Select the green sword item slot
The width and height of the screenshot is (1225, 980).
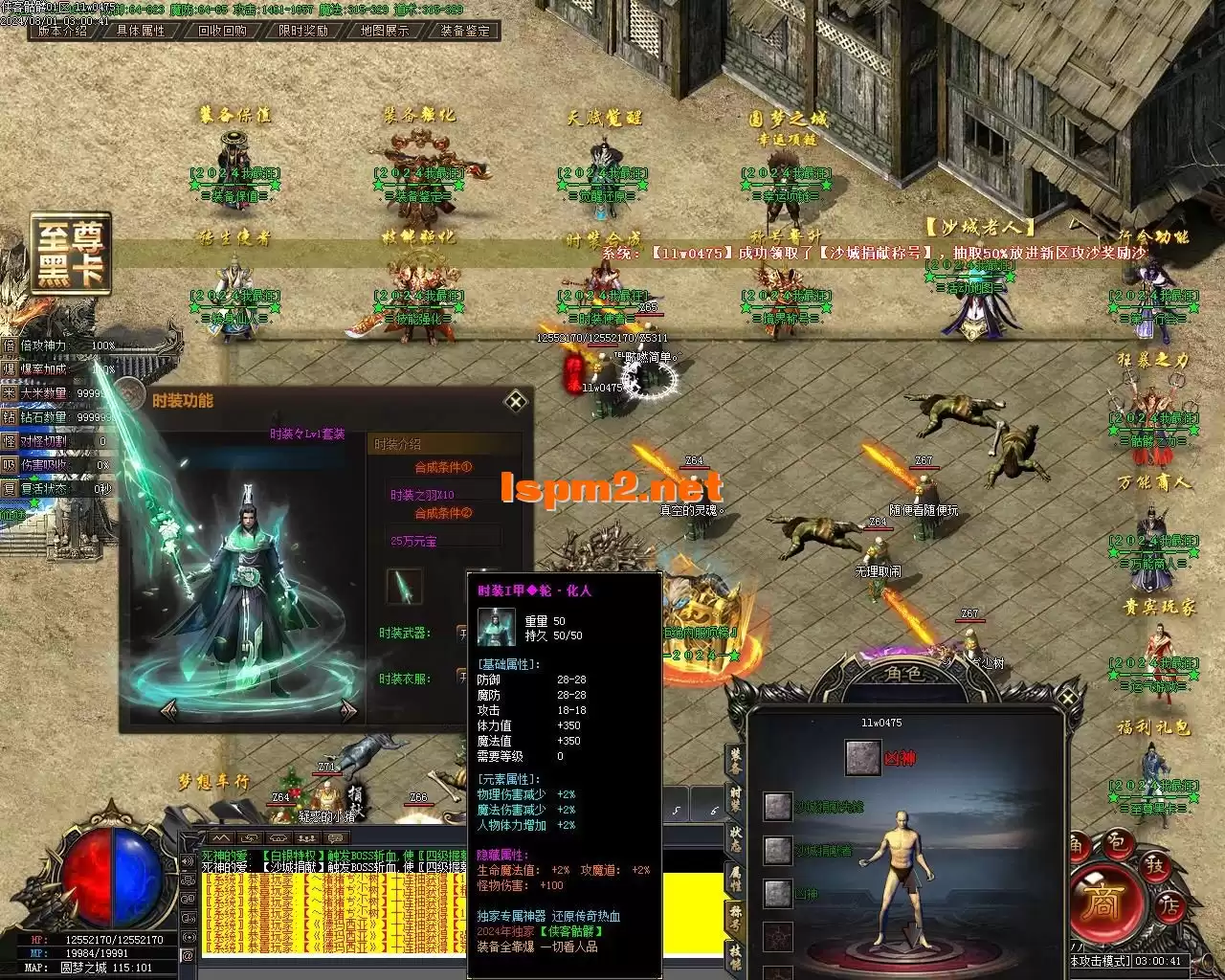click(x=404, y=586)
